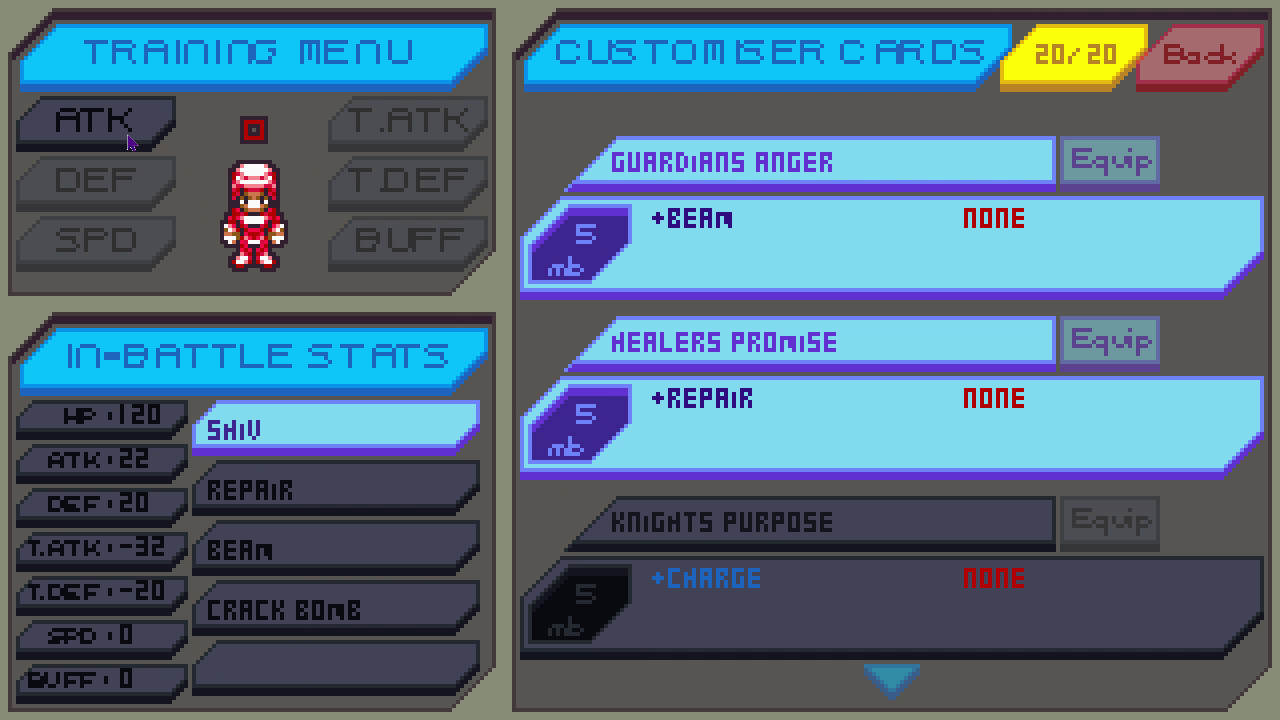The width and height of the screenshot is (1280, 720).
Task: Select the CRACK BOMB skill slot
Action: pyautogui.click(x=335, y=609)
